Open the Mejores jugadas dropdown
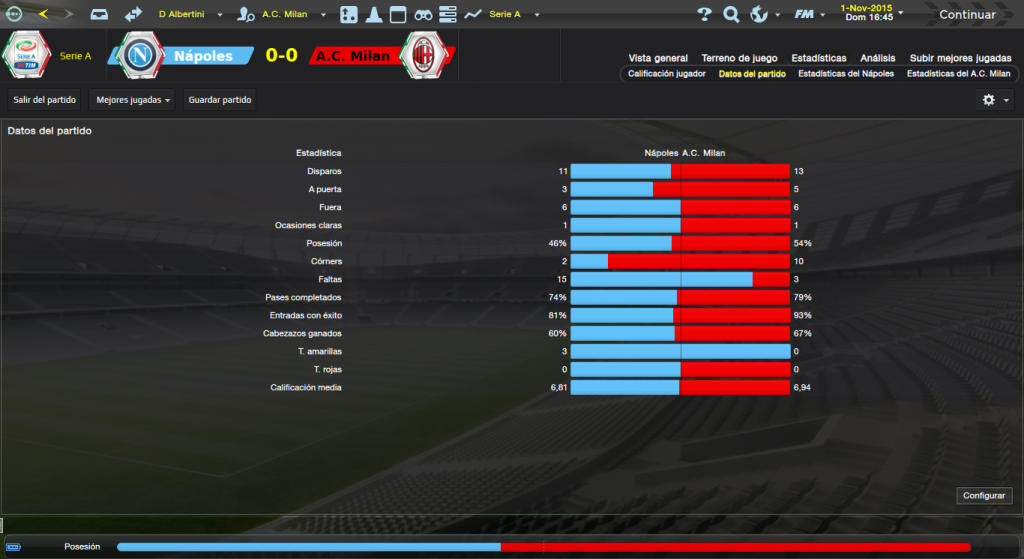1024x559 pixels. point(133,100)
